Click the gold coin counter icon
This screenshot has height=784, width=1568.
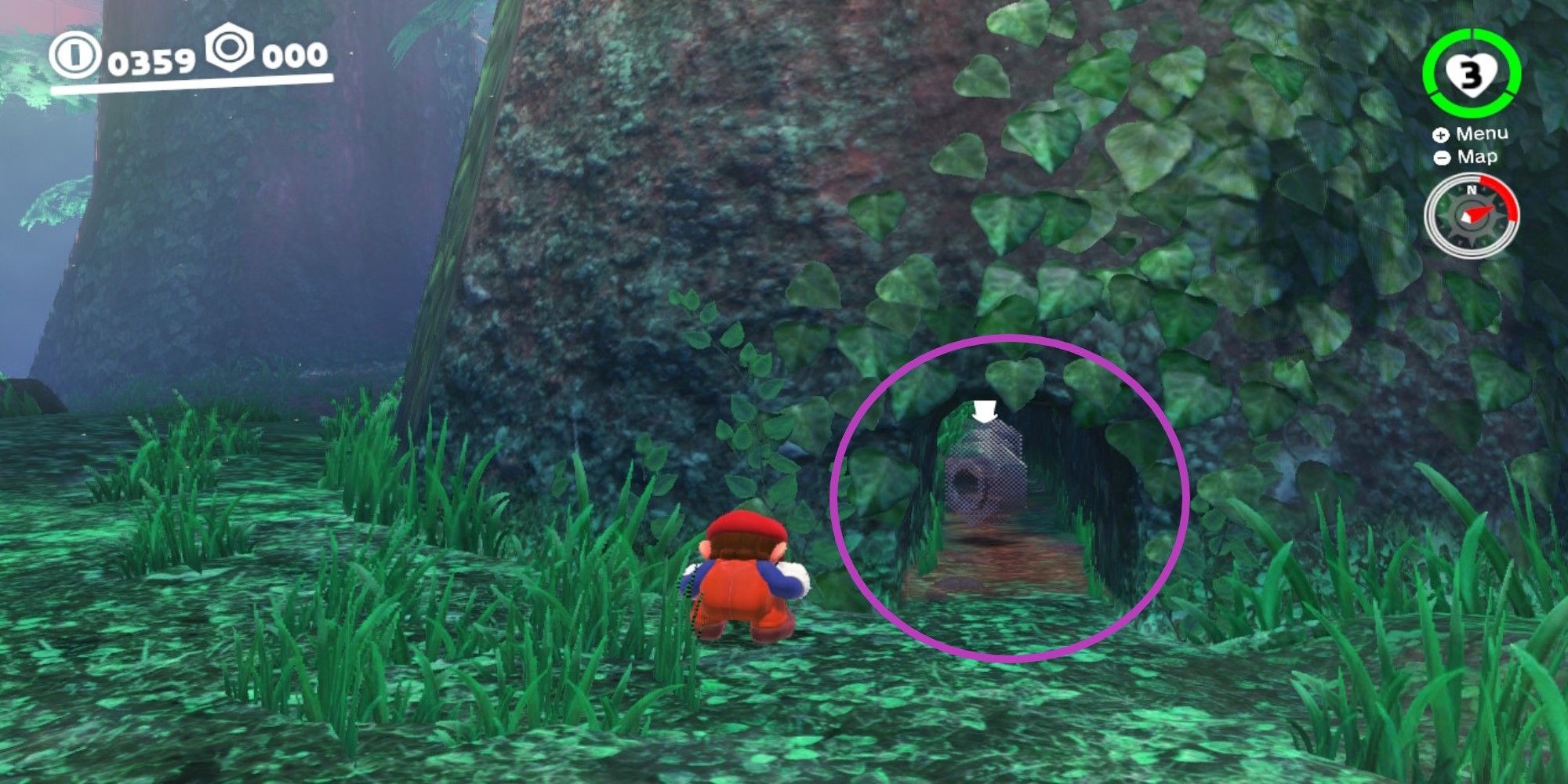coord(74,53)
